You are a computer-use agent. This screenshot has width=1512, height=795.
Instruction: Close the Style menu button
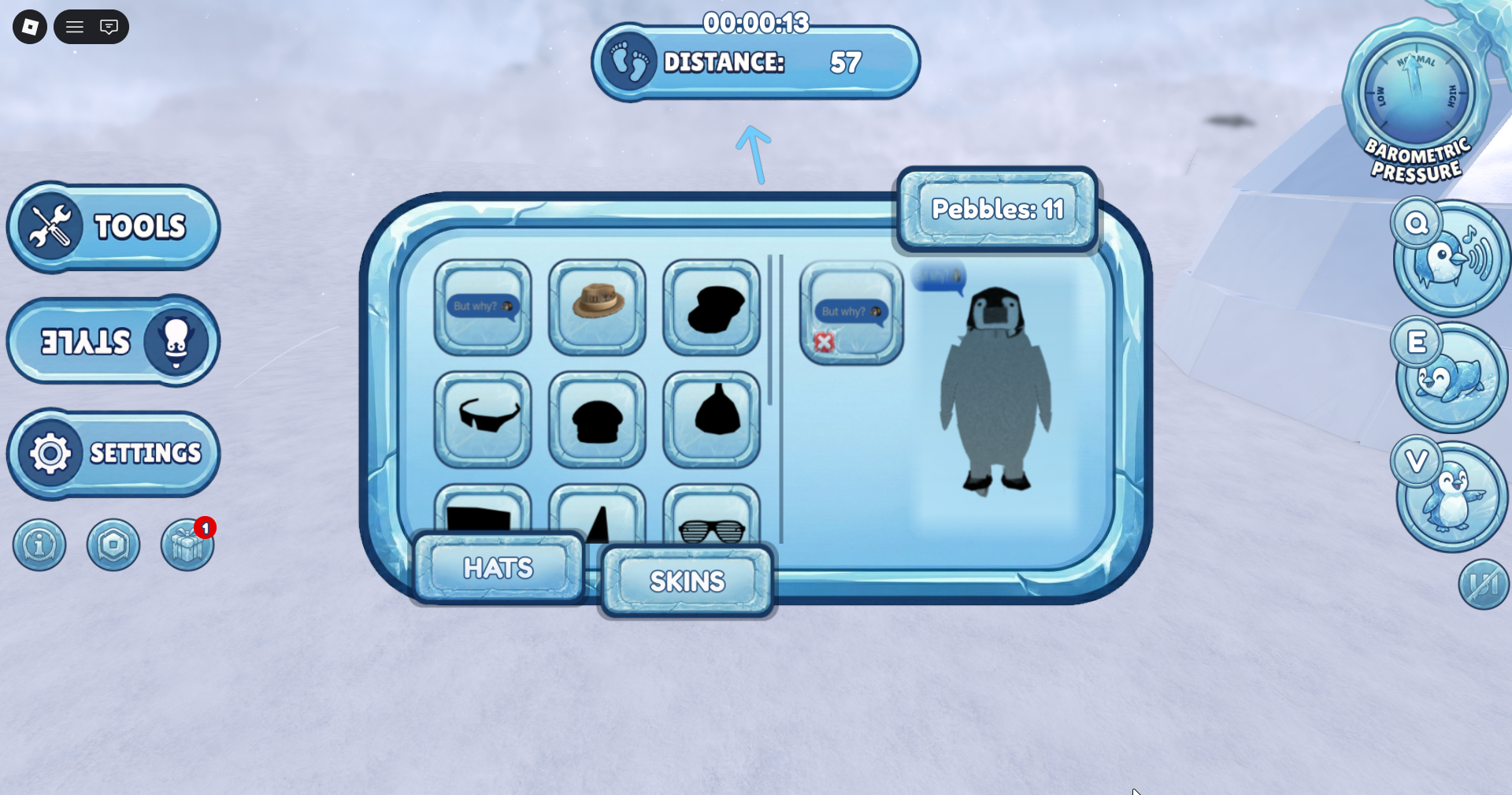point(113,341)
